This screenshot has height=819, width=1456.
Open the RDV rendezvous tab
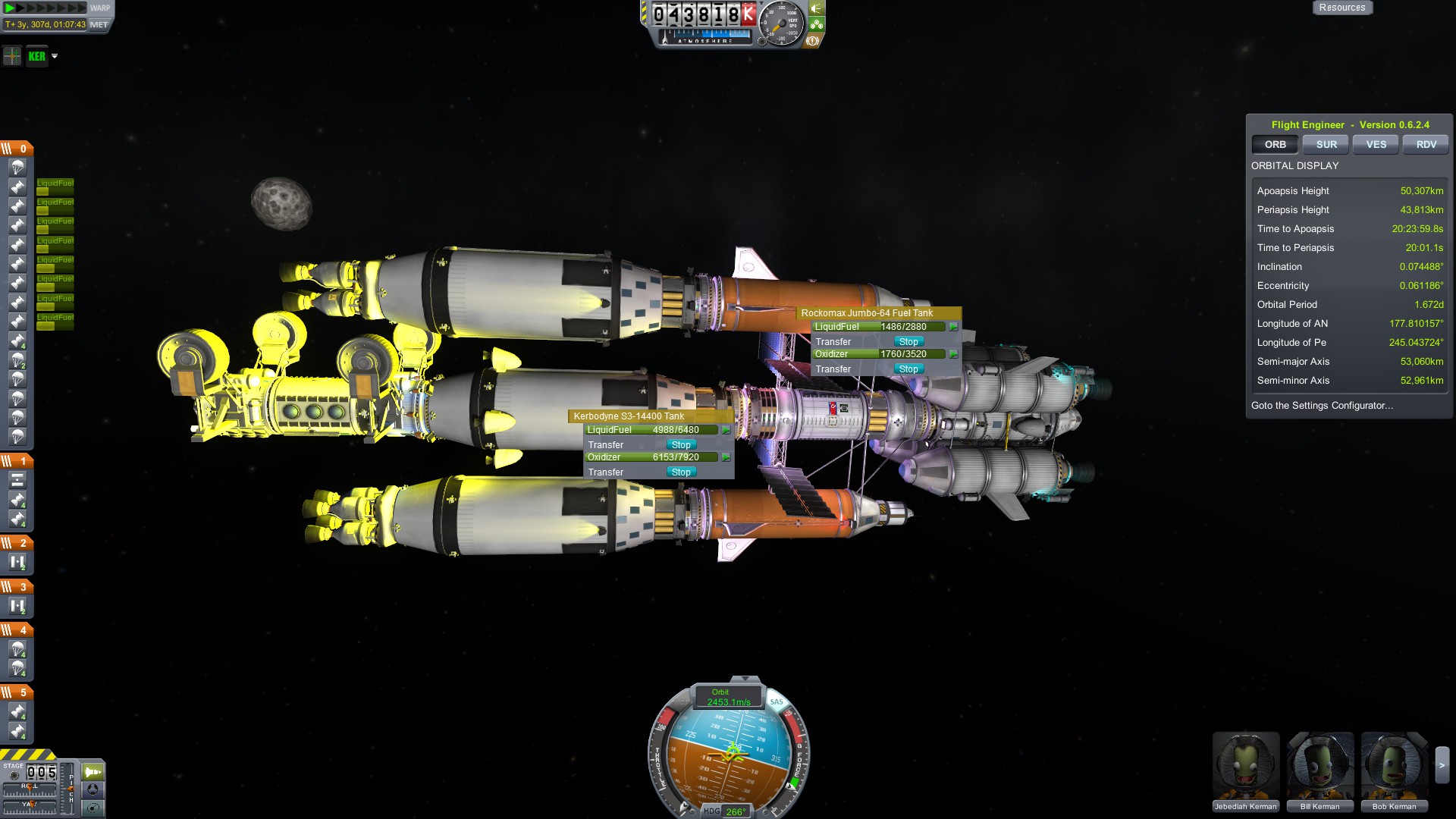1426,144
